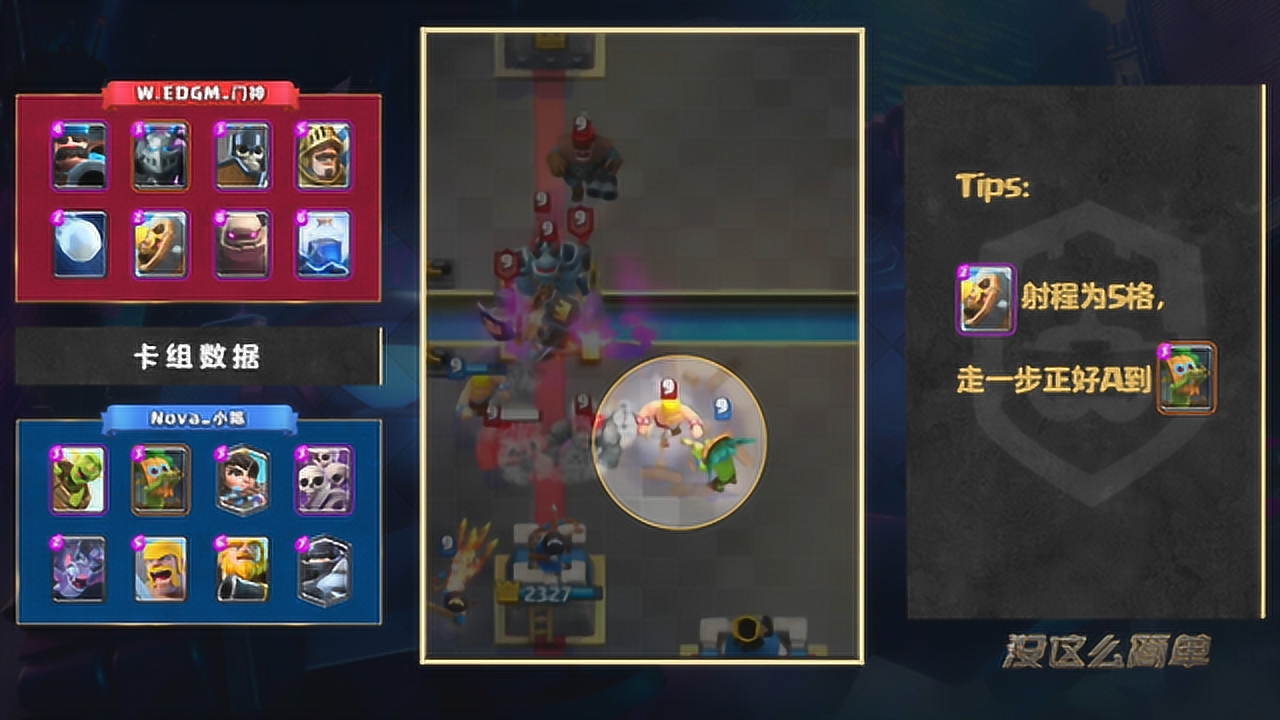This screenshot has height=720, width=1280.
Task: Select the Prince card
Action: click(x=323, y=156)
